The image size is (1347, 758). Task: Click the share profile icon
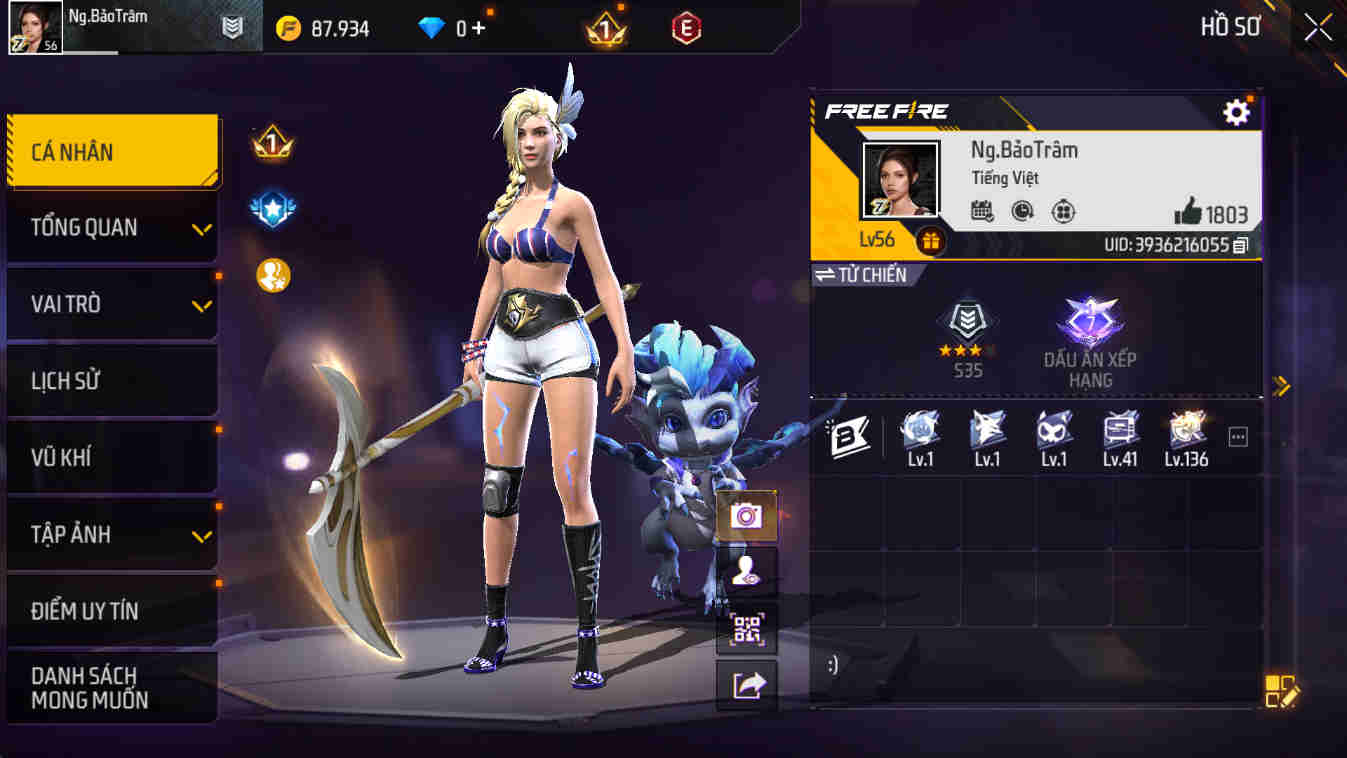pos(746,688)
